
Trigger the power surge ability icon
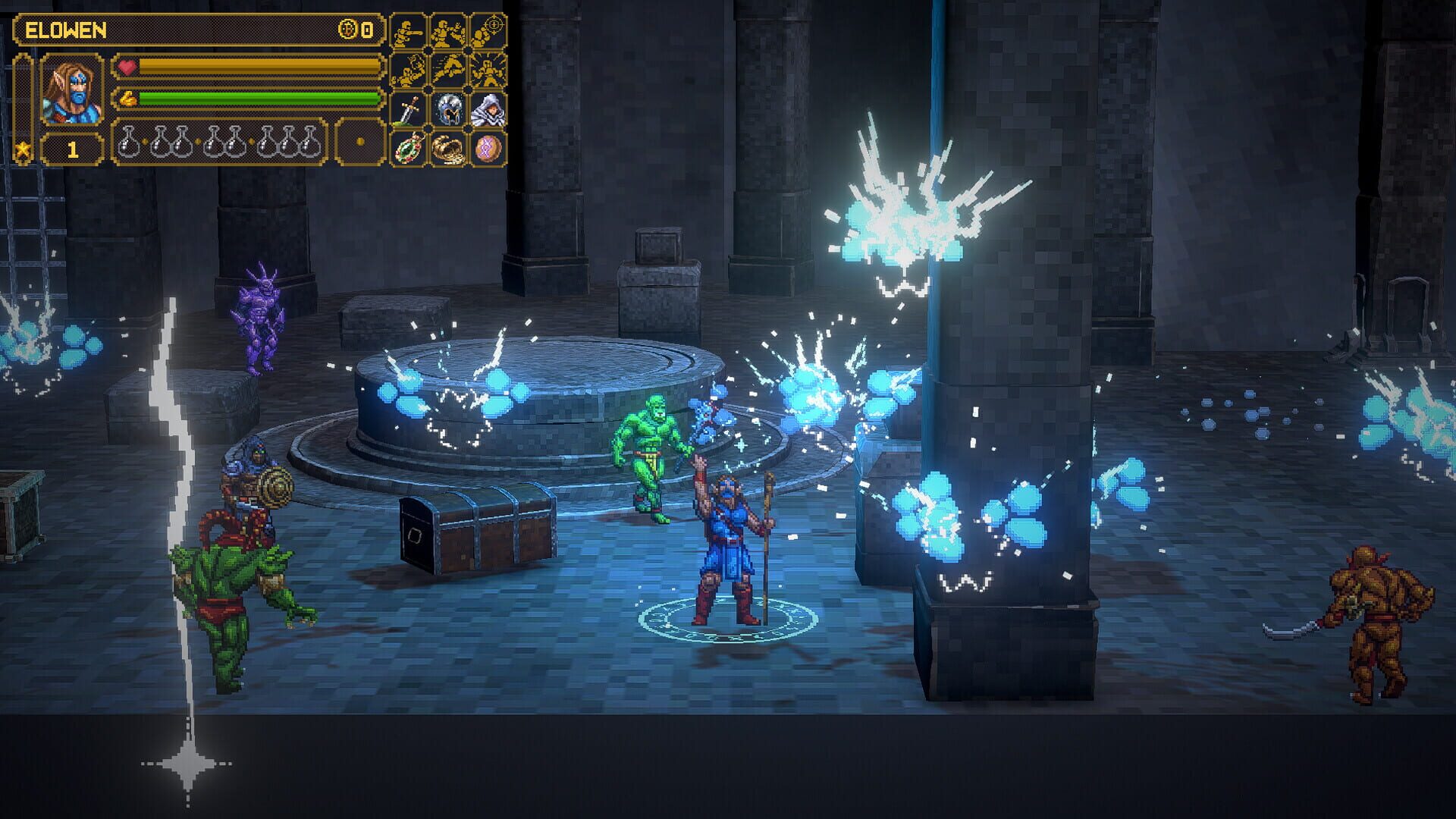[x=489, y=70]
